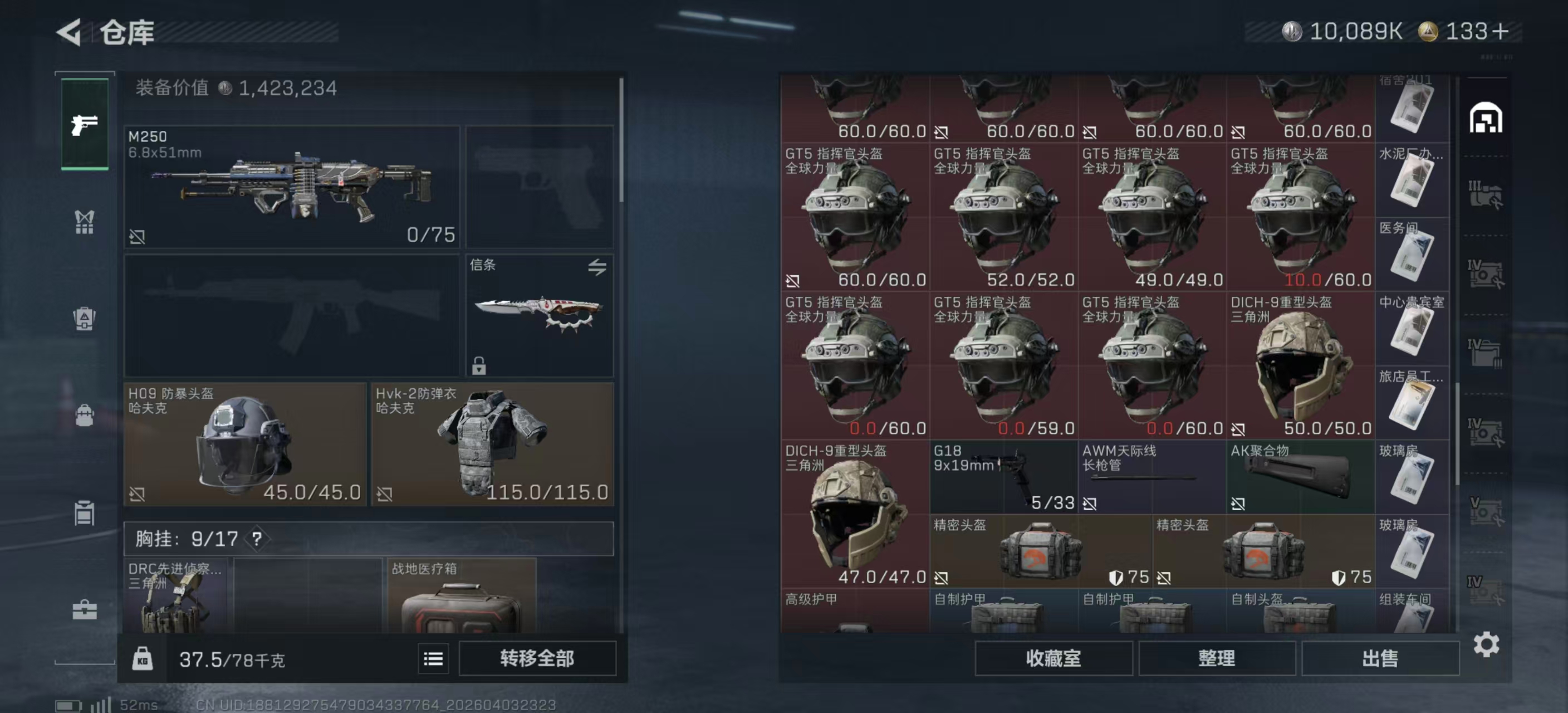Select the GT5 helmet with 10.0/60.0 durability
Image resolution: width=1568 pixels, height=713 pixels.
click(1300, 217)
